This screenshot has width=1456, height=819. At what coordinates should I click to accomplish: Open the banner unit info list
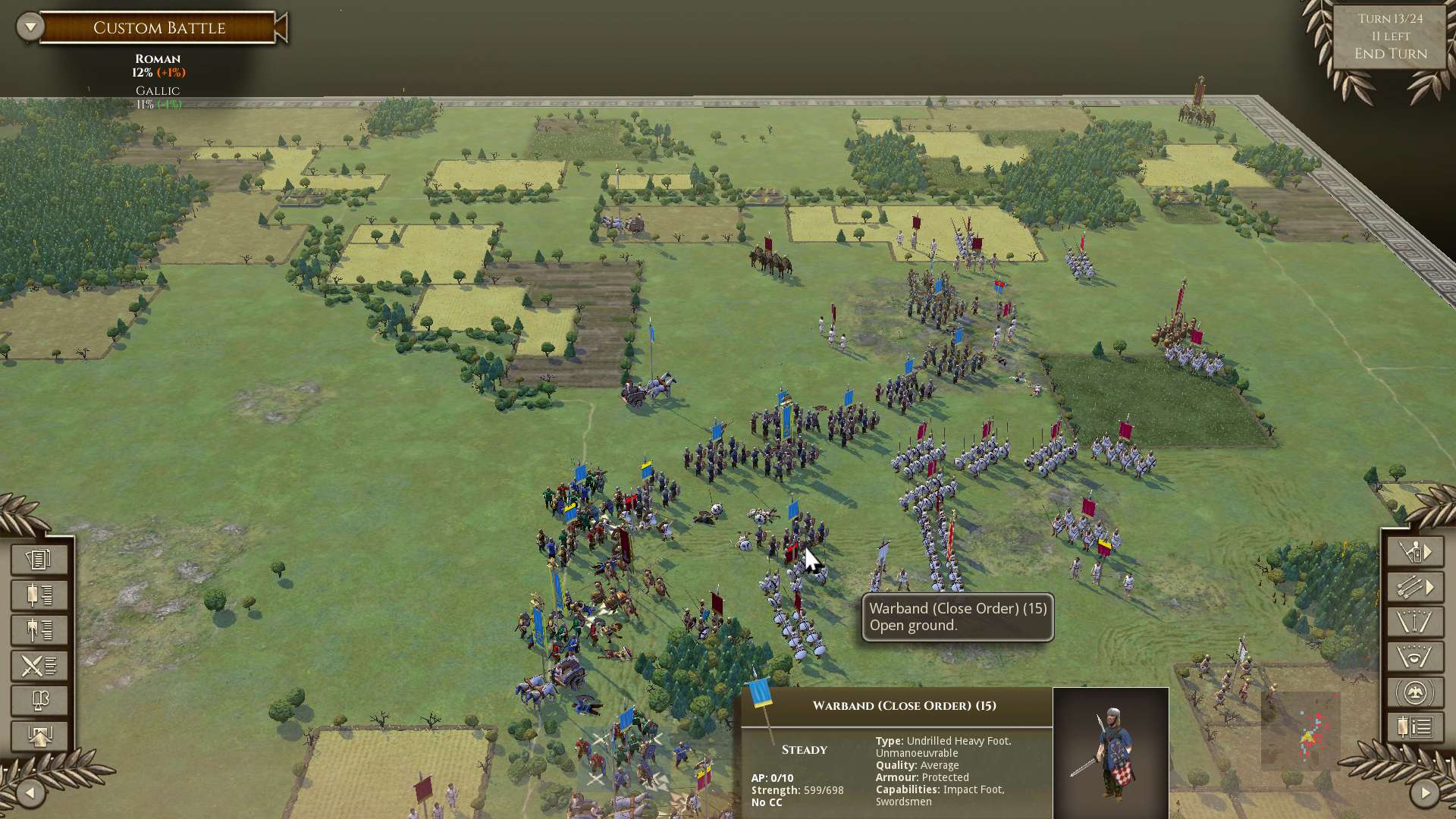[1415, 728]
